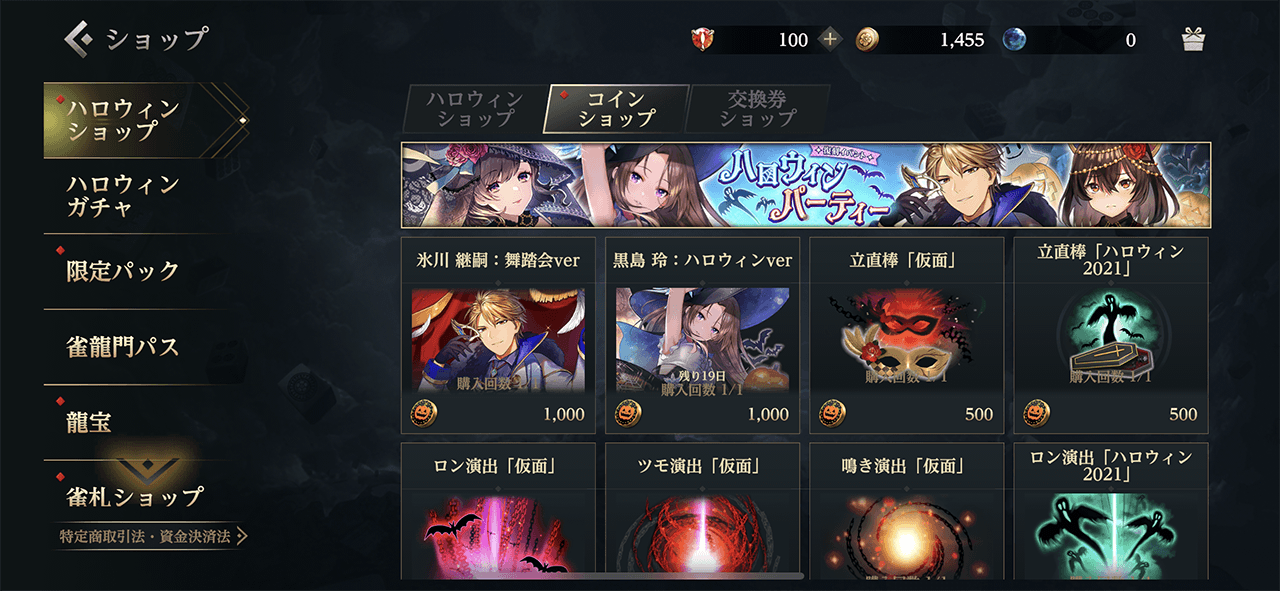Viewport: 1280px width, 591px height.
Task: Switch to the コインショップ tab
Action: coord(617,109)
